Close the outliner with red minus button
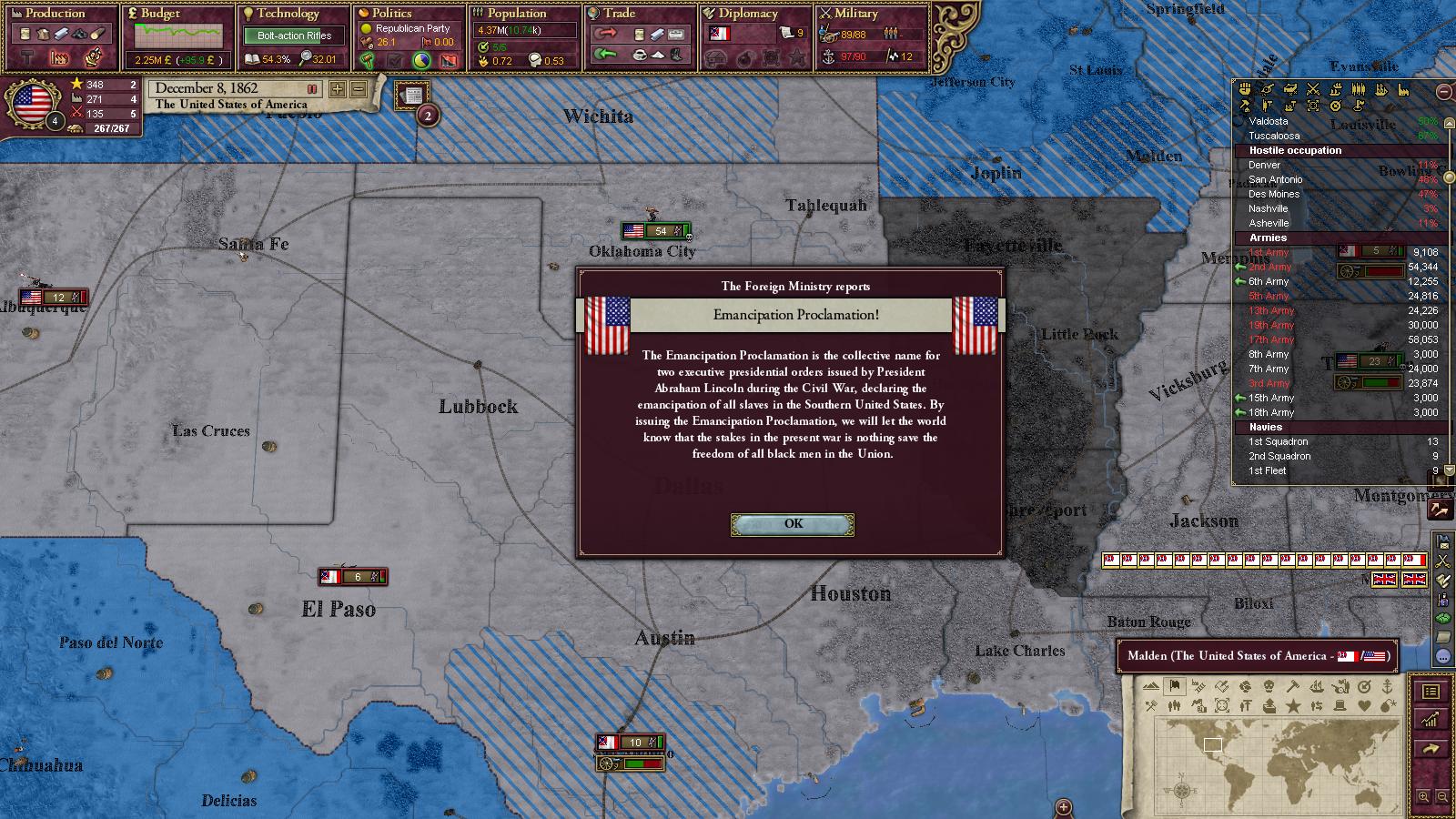Viewport: 1456px width, 819px height. click(x=1444, y=91)
